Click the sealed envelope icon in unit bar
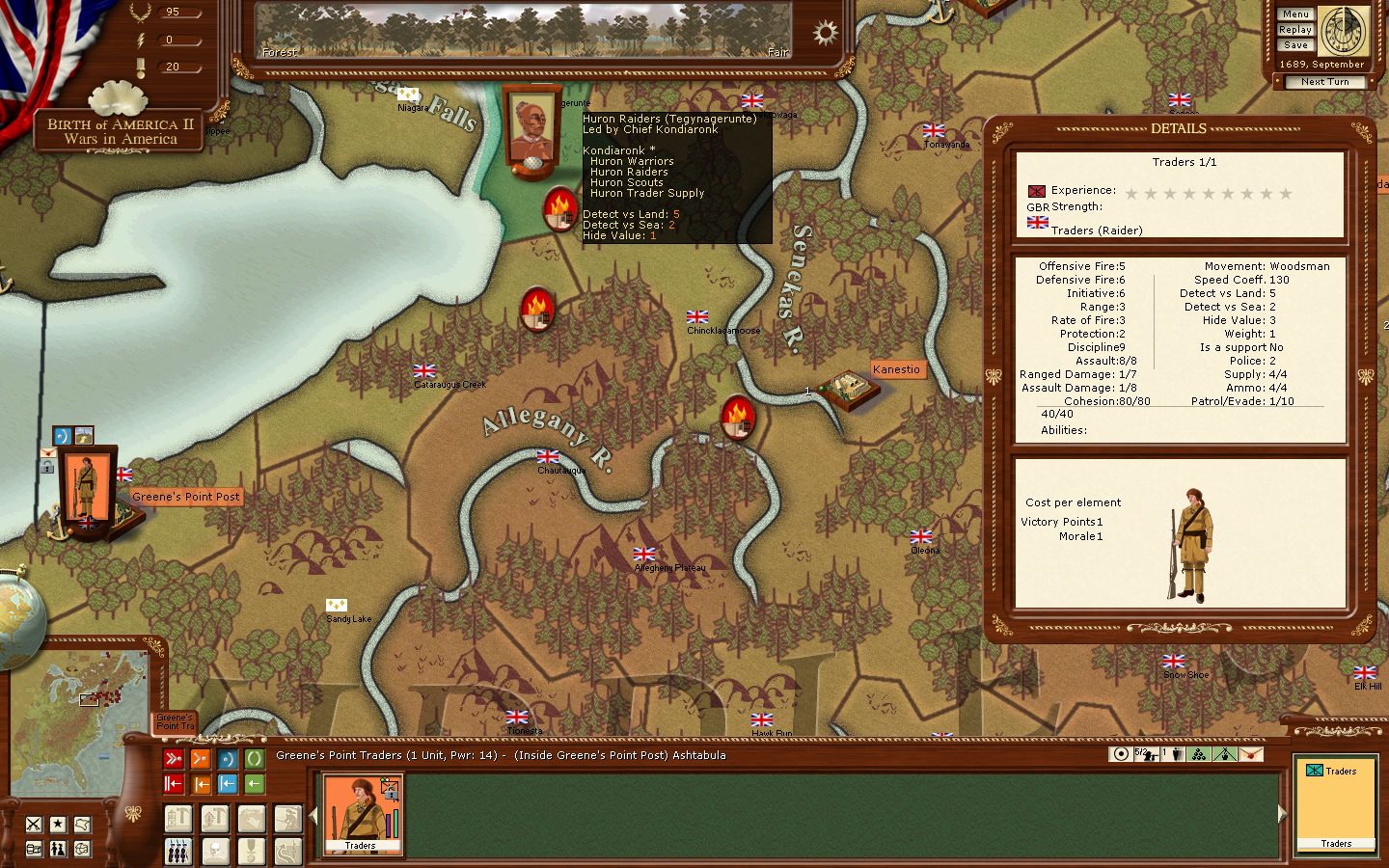The image size is (1389, 868). 1250,754
